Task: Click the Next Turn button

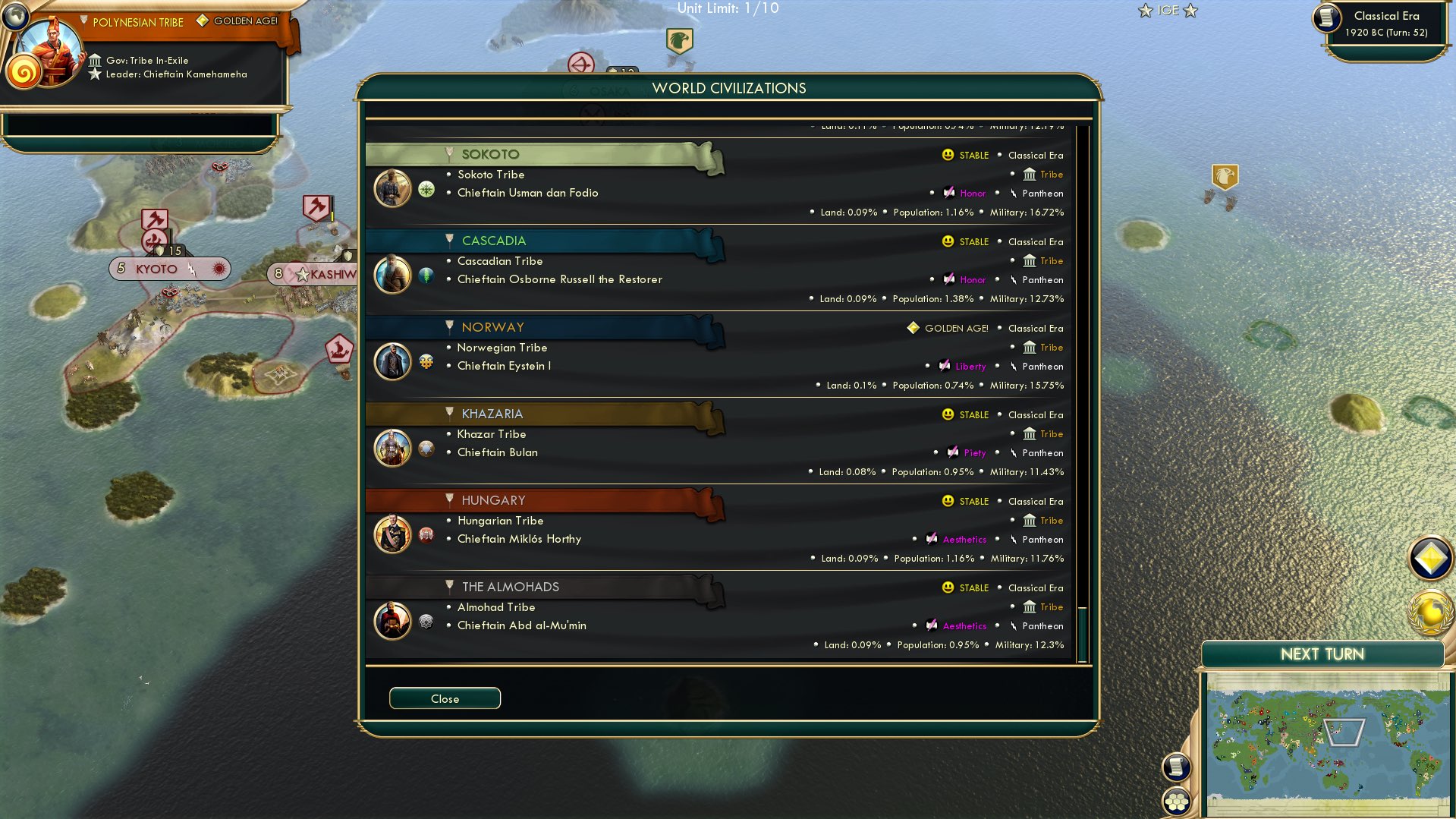Action: (x=1323, y=654)
